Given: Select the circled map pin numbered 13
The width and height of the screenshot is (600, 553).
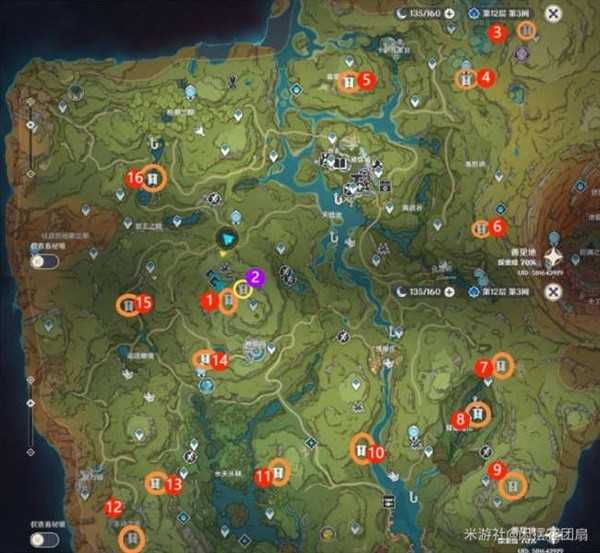Looking at the screenshot, I should click(x=156, y=484).
